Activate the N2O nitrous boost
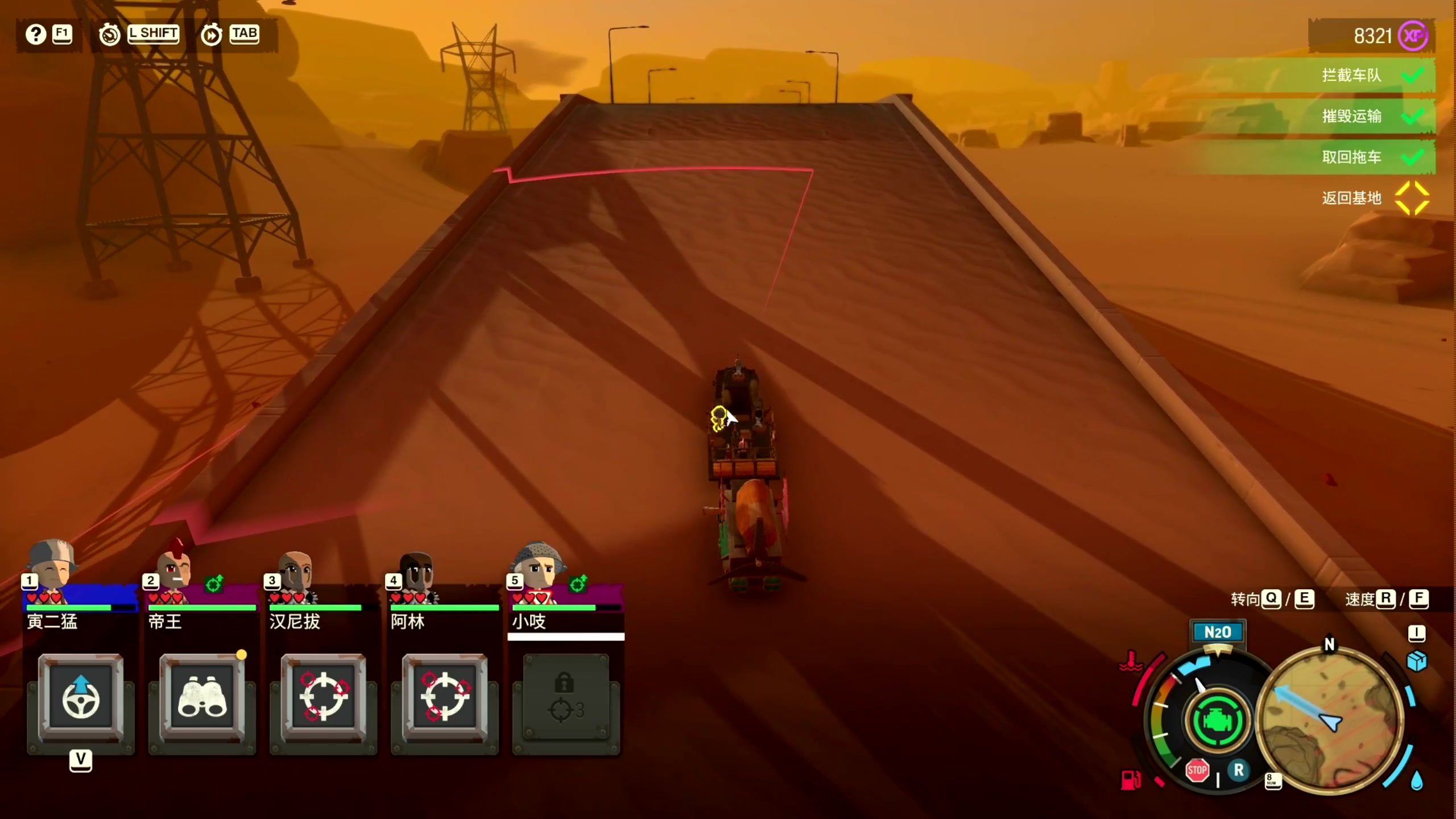This screenshot has width=1456, height=819. pyautogui.click(x=1217, y=632)
